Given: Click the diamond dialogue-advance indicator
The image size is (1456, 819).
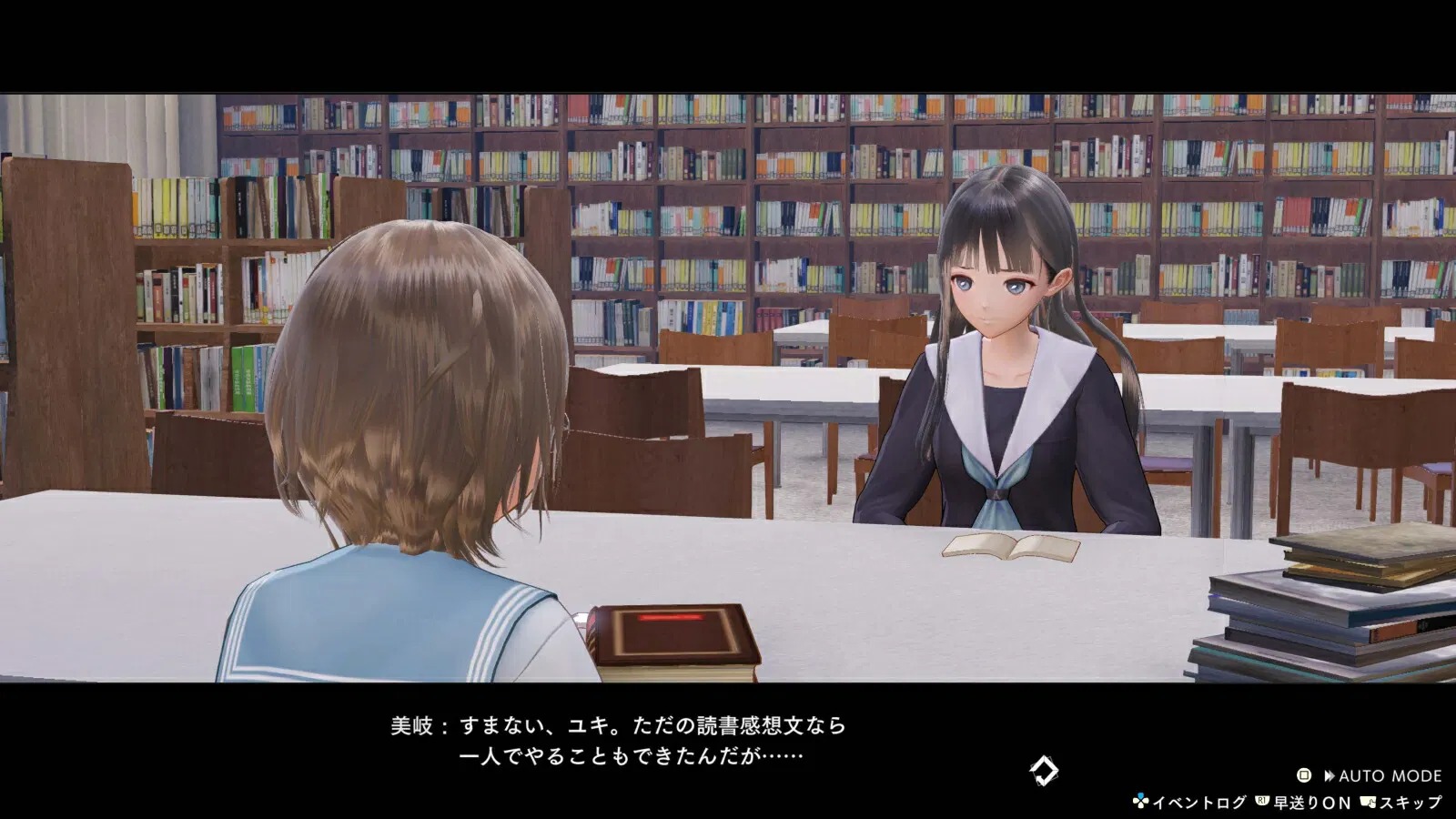Looking at the screenshot, I should [x=1043, y=769].
